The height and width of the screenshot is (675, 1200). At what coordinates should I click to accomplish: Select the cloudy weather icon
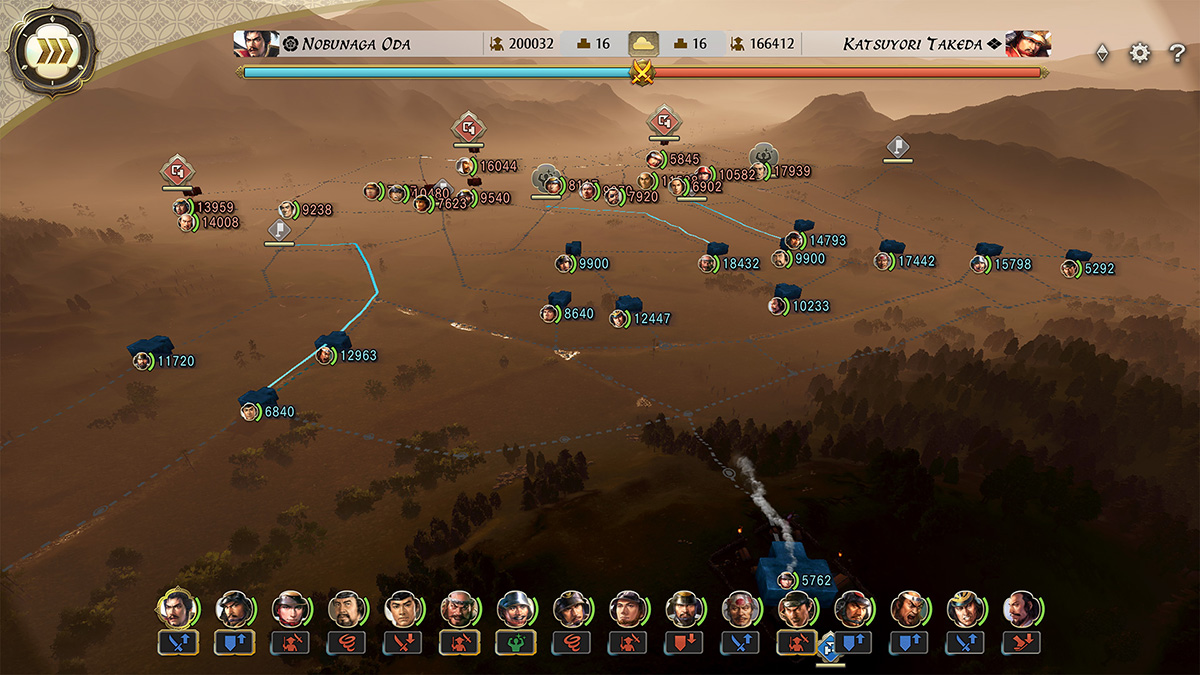tap(643, 44)
